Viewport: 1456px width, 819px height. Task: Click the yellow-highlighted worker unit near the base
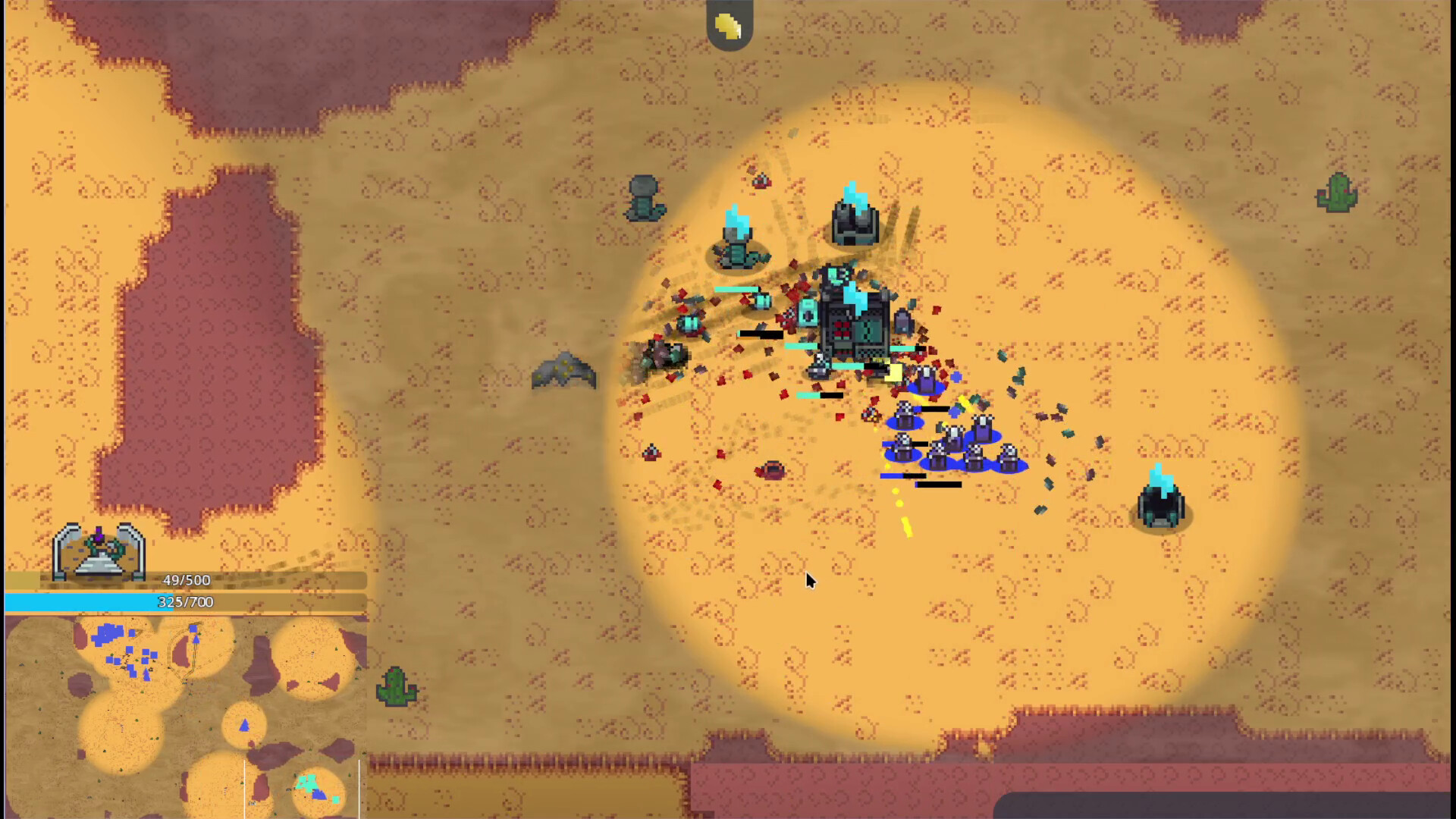click(891, 372)
